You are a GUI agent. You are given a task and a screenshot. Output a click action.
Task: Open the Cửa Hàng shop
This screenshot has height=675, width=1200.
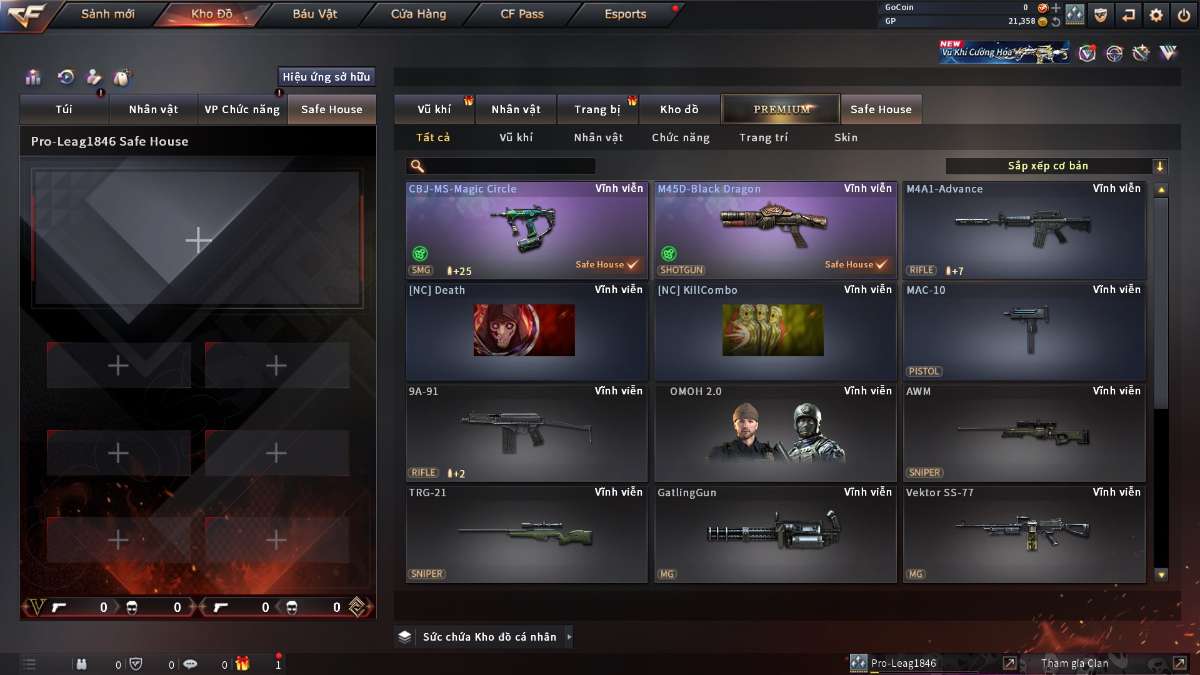(x=418, y=14)
